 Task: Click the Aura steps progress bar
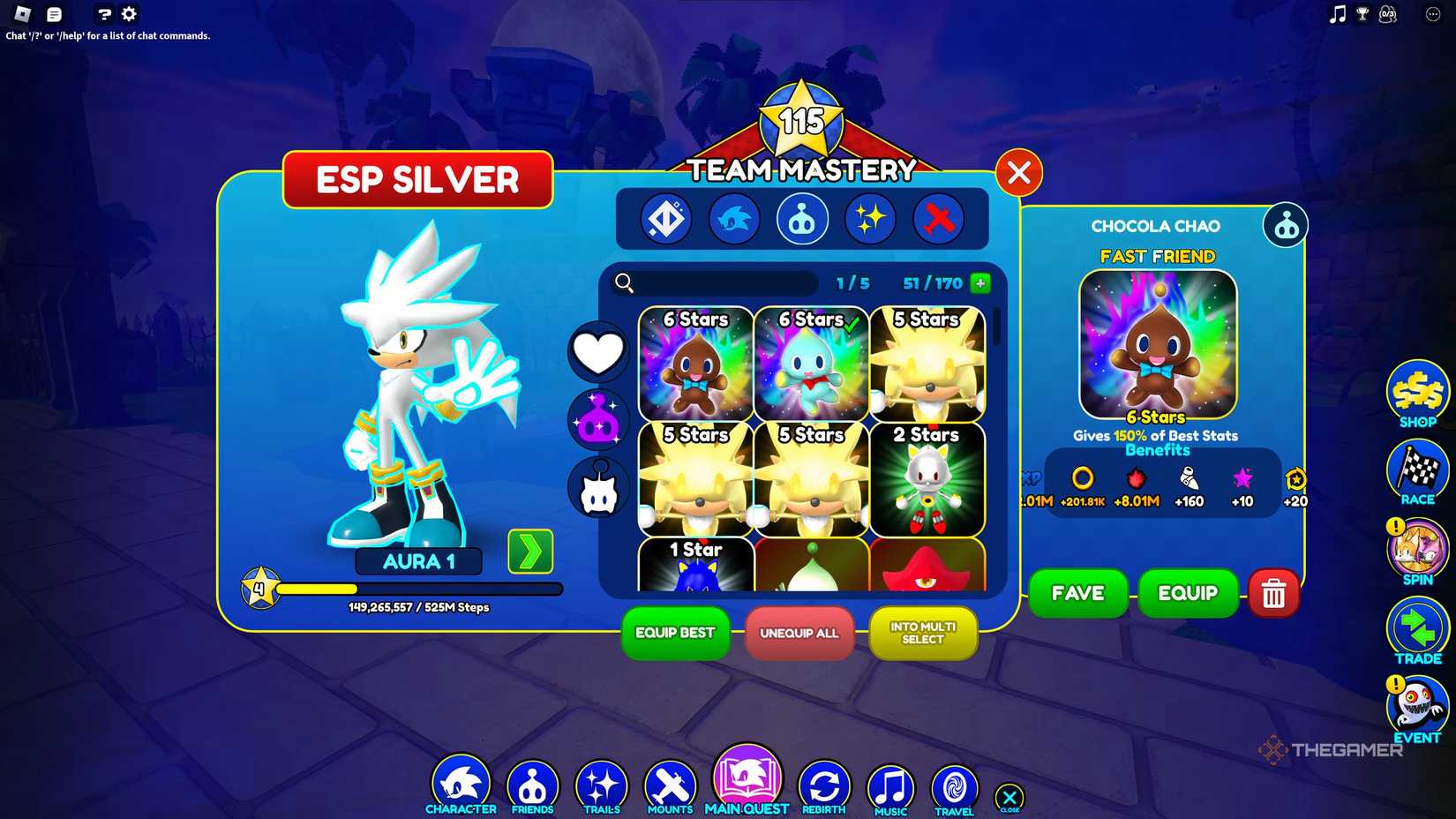coord(419,588)
